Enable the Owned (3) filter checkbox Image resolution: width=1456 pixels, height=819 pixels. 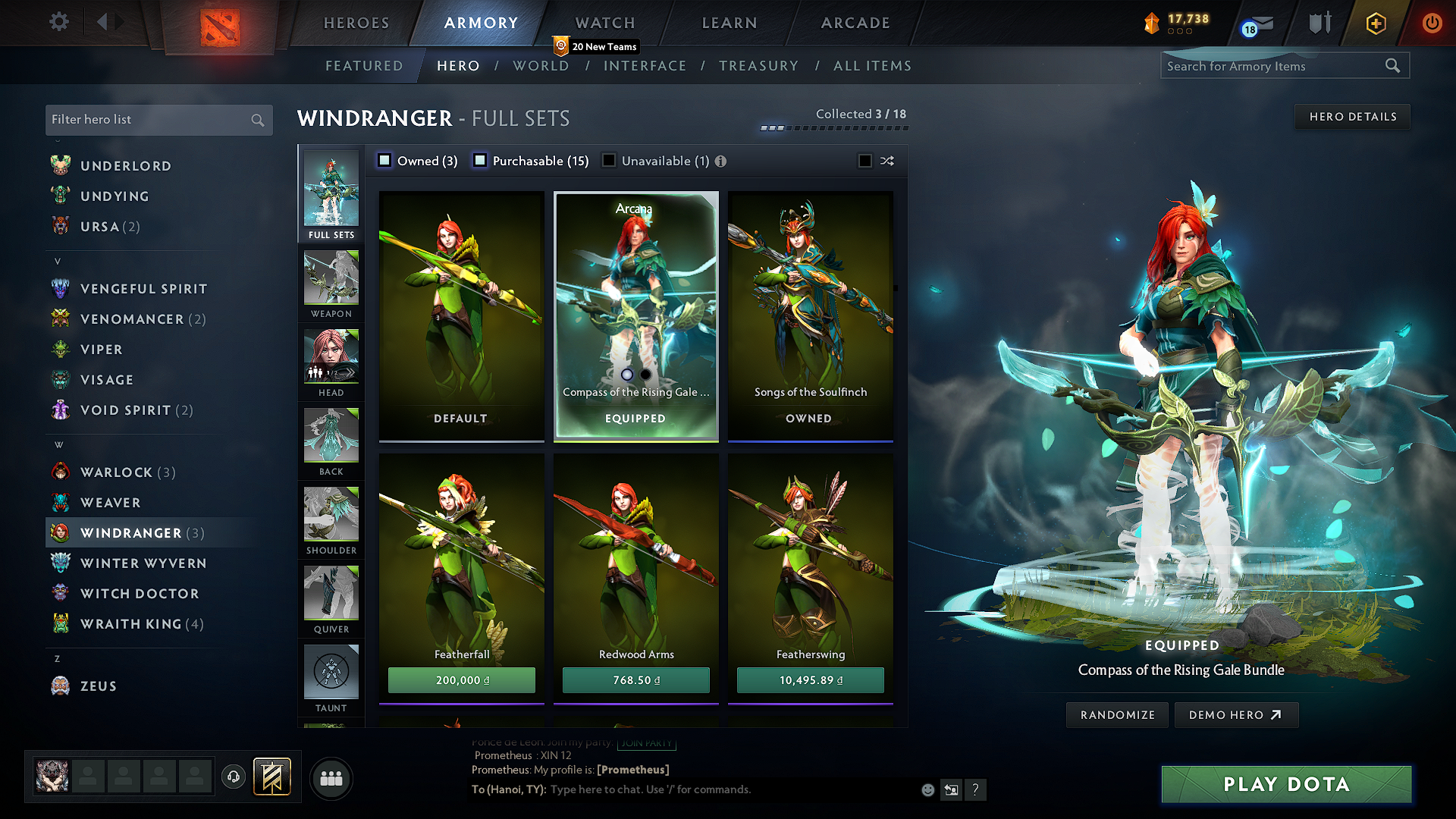[384, 161]
